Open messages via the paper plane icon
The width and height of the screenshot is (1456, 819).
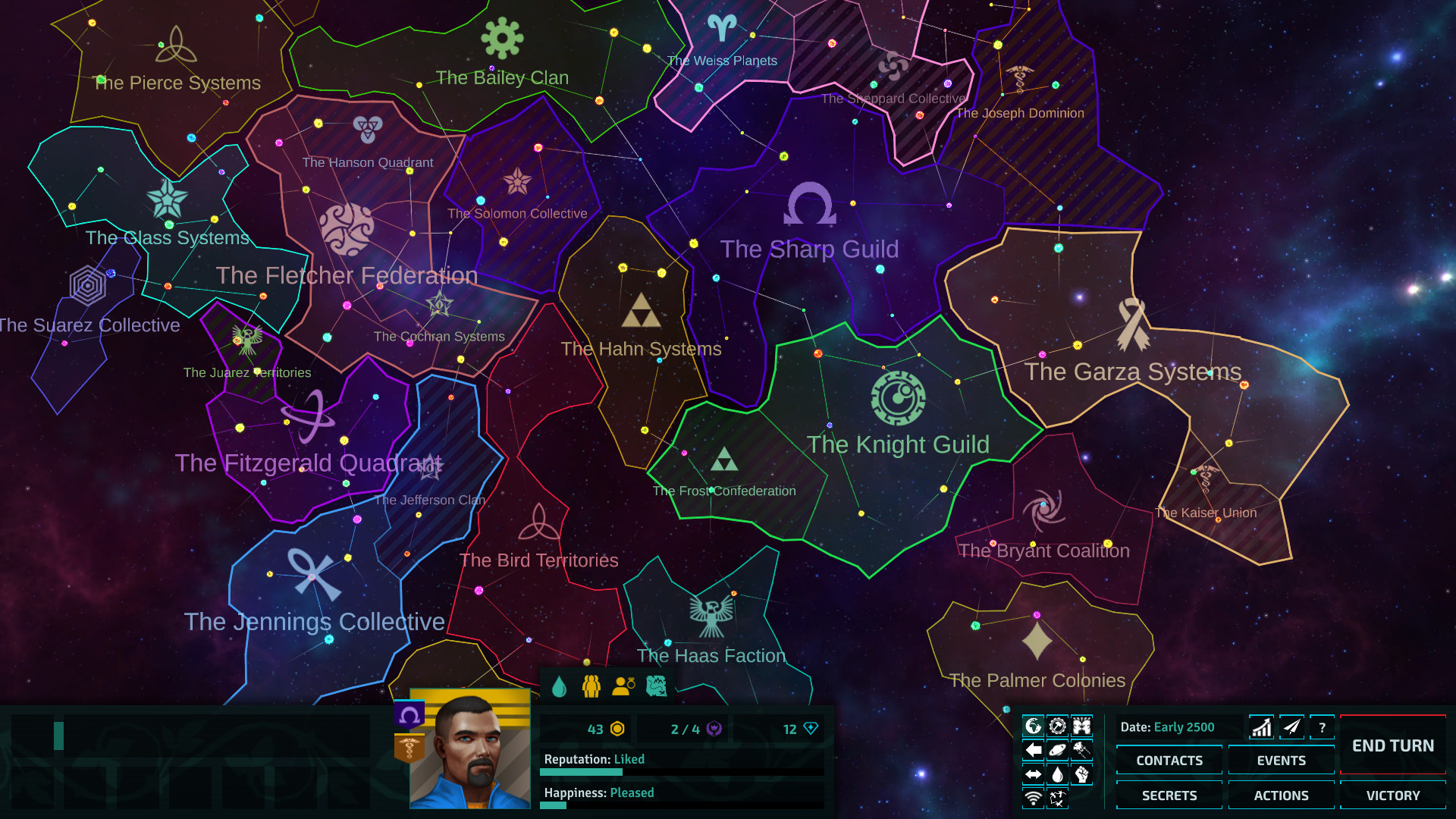[x=1291, y=726]
